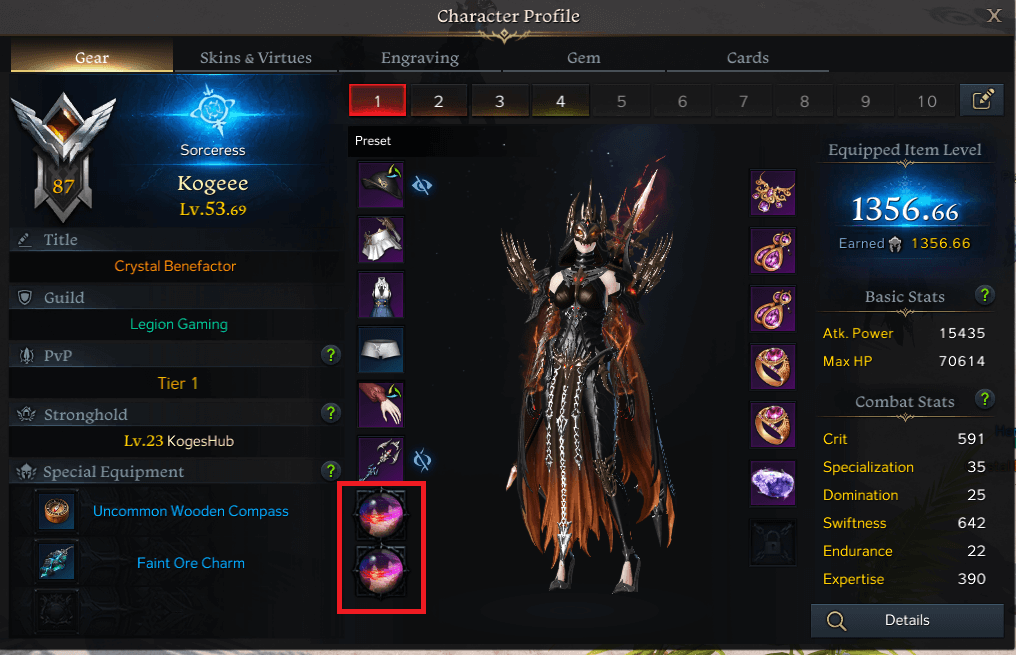Viewport: 1016px width, 657px height.
Task: Show the Stronghold help tooltip icon
Action: coord(330,412)
